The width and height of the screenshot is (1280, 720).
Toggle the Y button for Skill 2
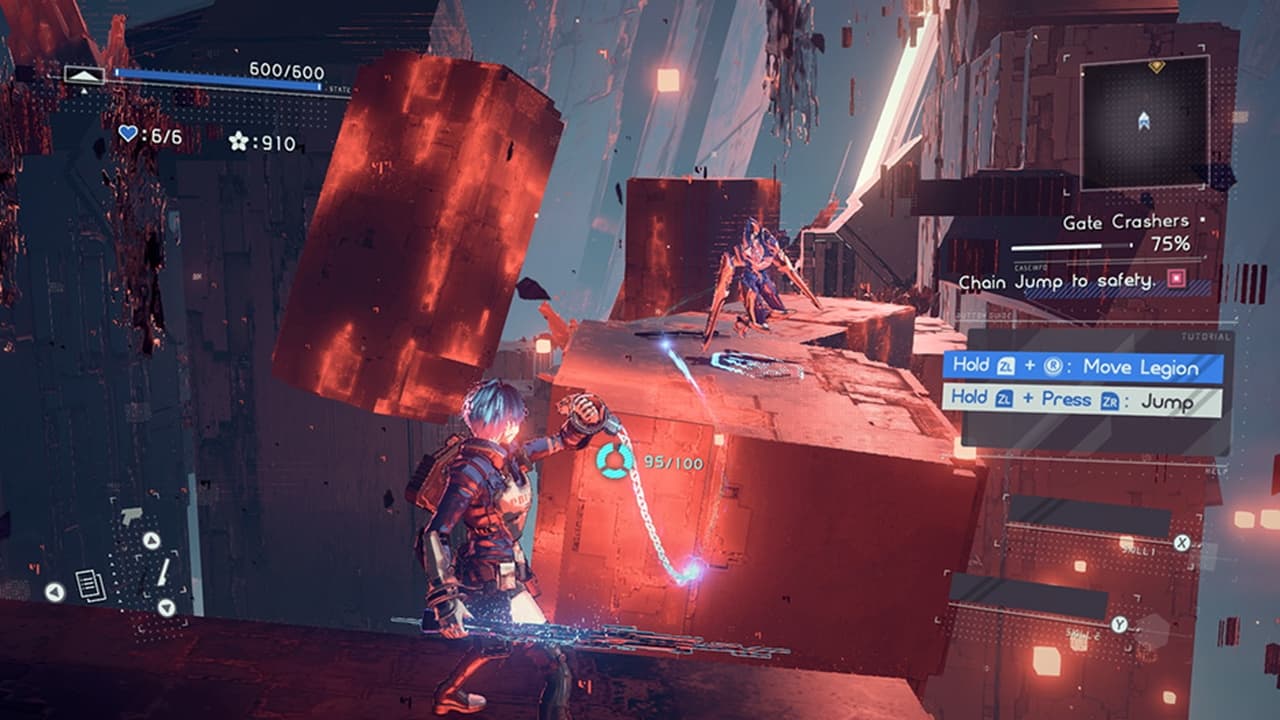click(x=1120, y=623)
